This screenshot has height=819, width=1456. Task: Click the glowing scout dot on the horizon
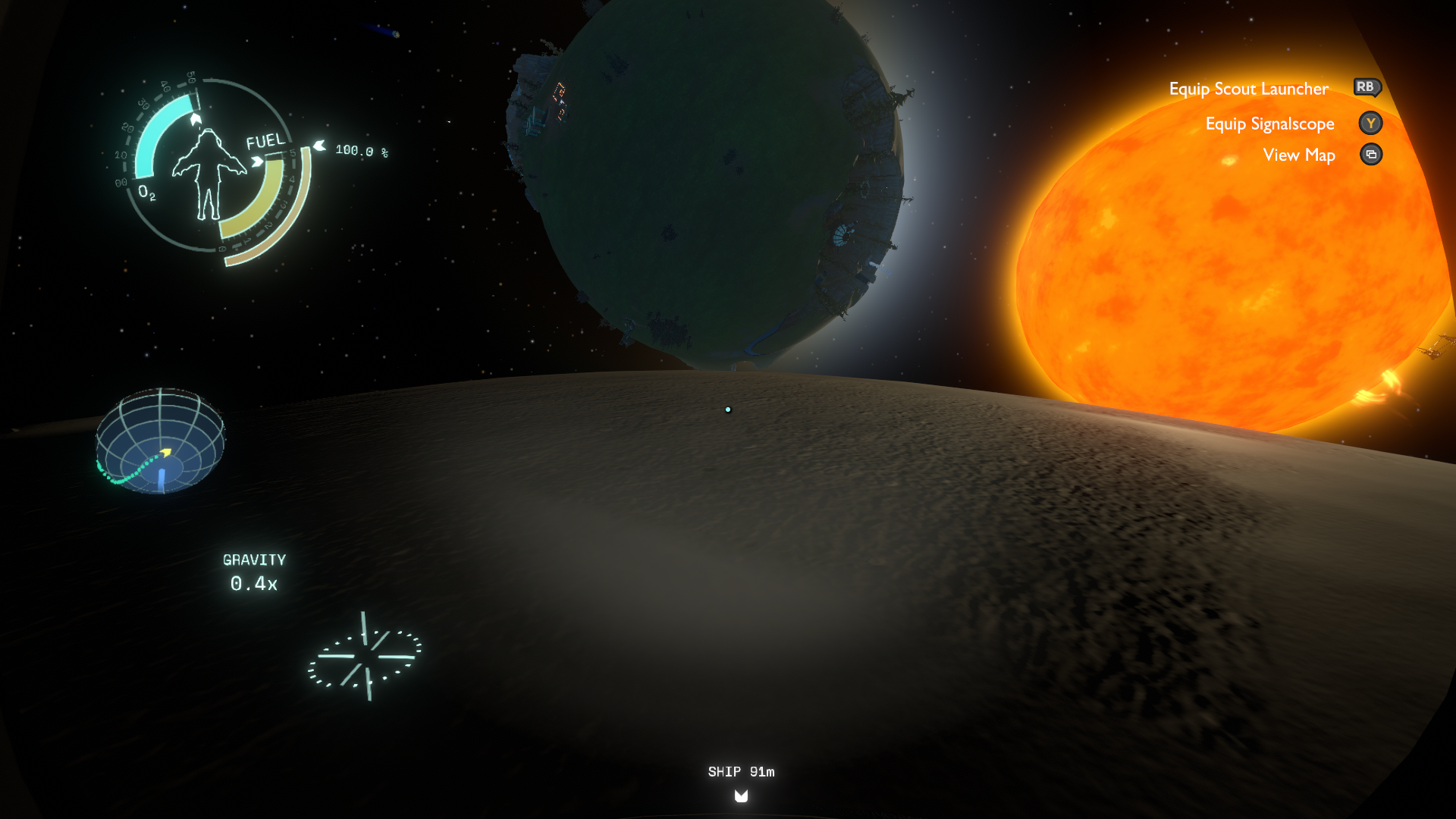(x=729, y=409)
